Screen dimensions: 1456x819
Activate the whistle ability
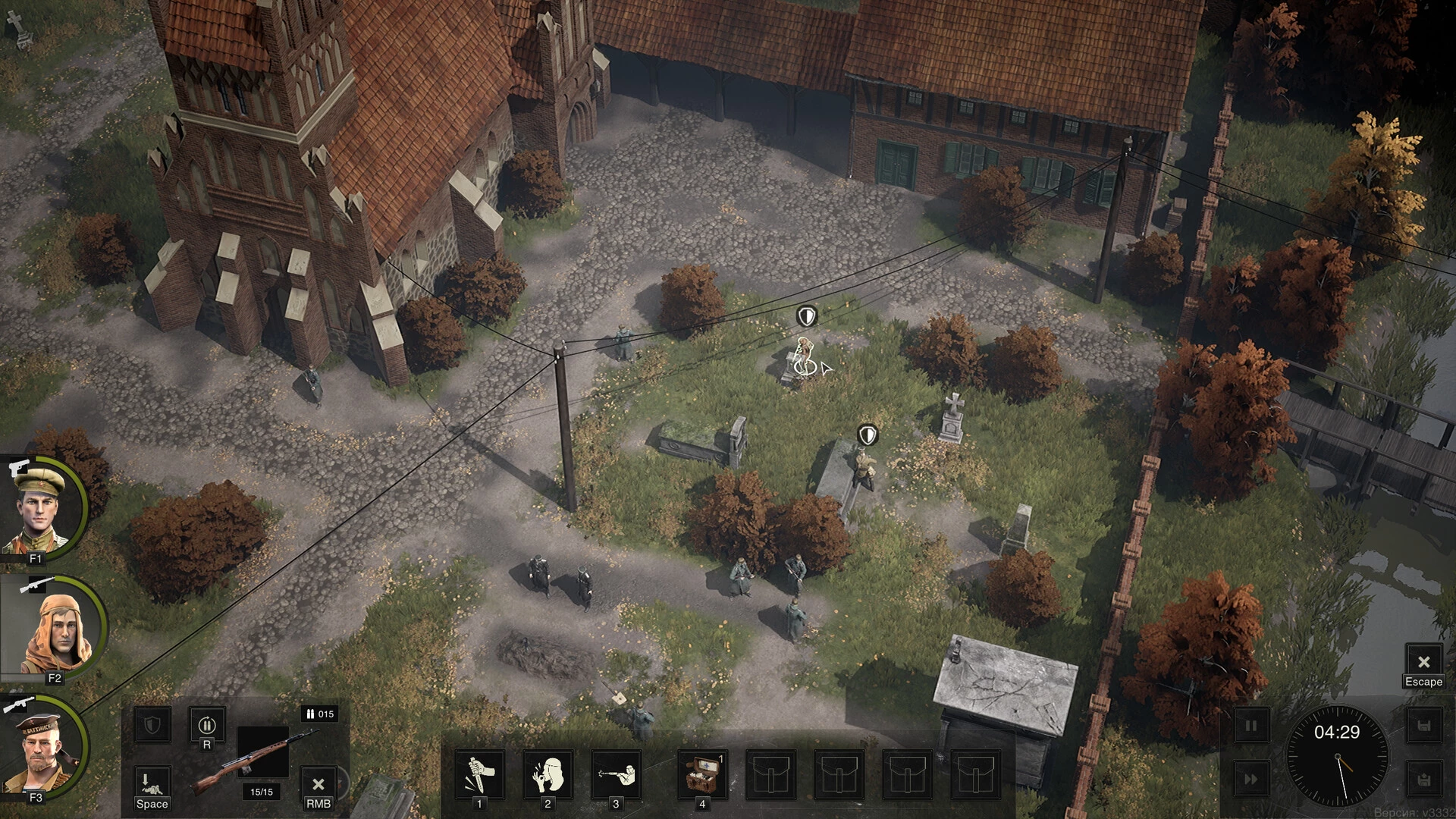coord(548,776)
